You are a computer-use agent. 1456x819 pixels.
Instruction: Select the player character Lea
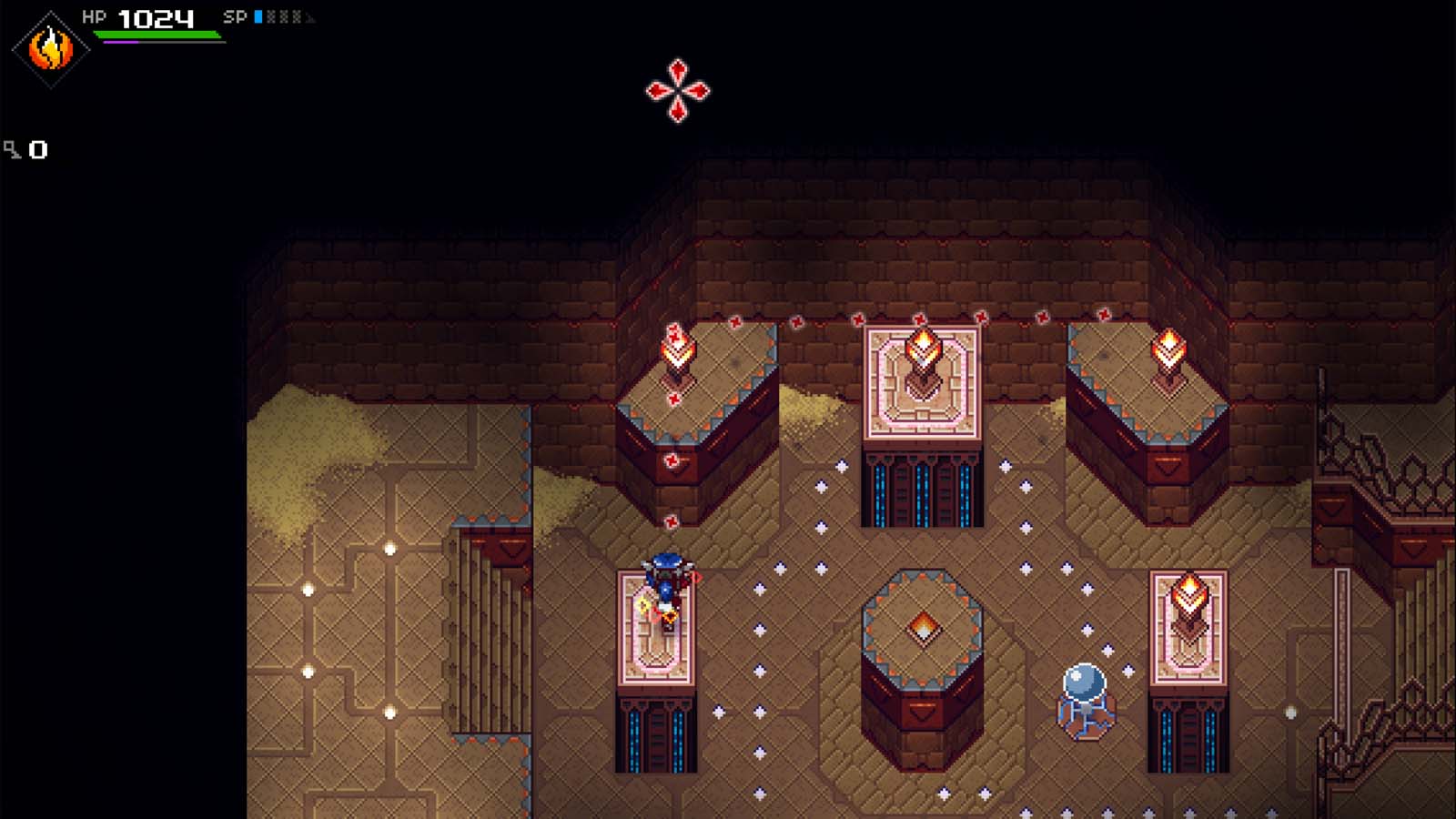(x=667, y=587)
